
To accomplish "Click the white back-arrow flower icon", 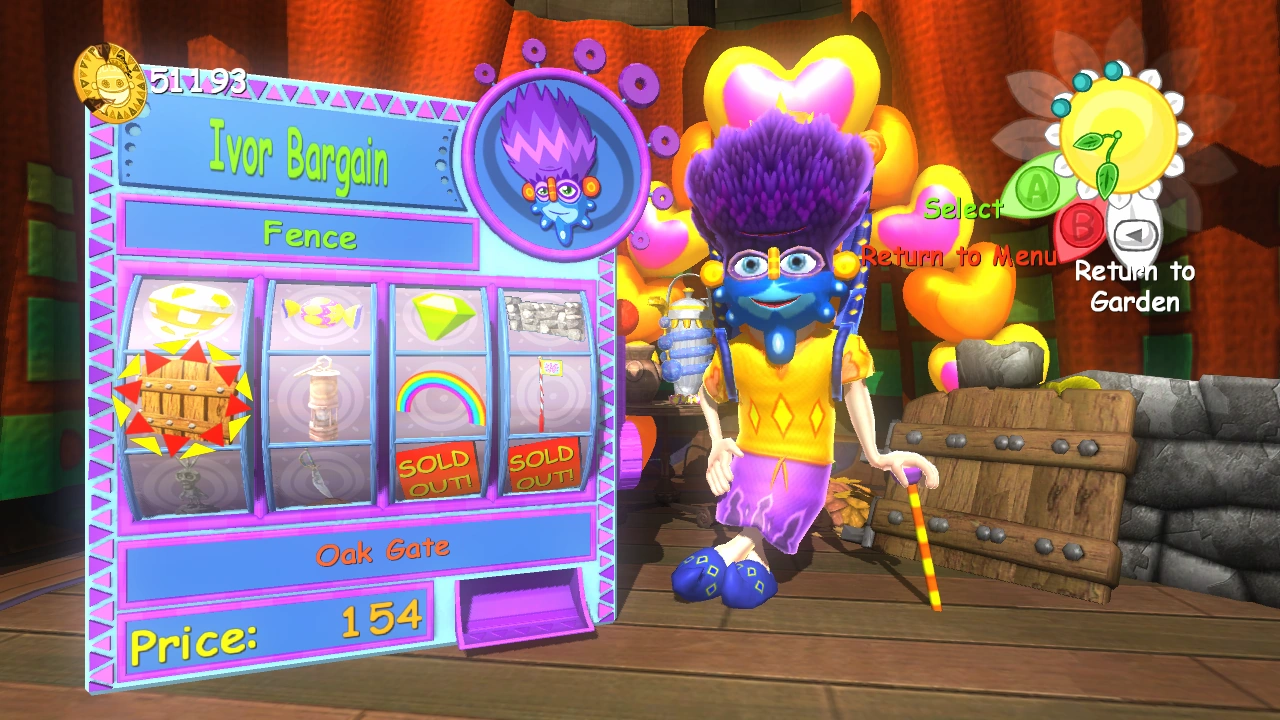I will [x=1132, y=233].
